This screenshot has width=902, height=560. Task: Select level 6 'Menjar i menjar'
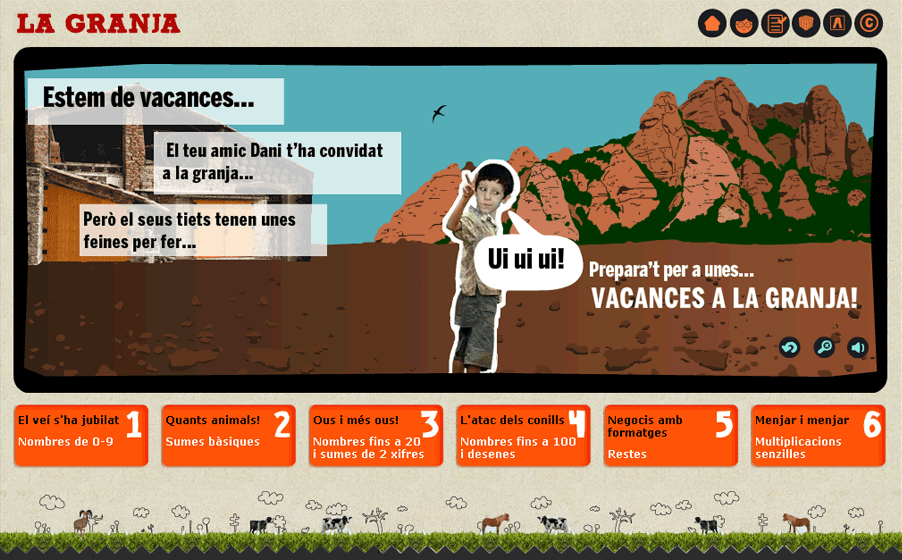818,435
